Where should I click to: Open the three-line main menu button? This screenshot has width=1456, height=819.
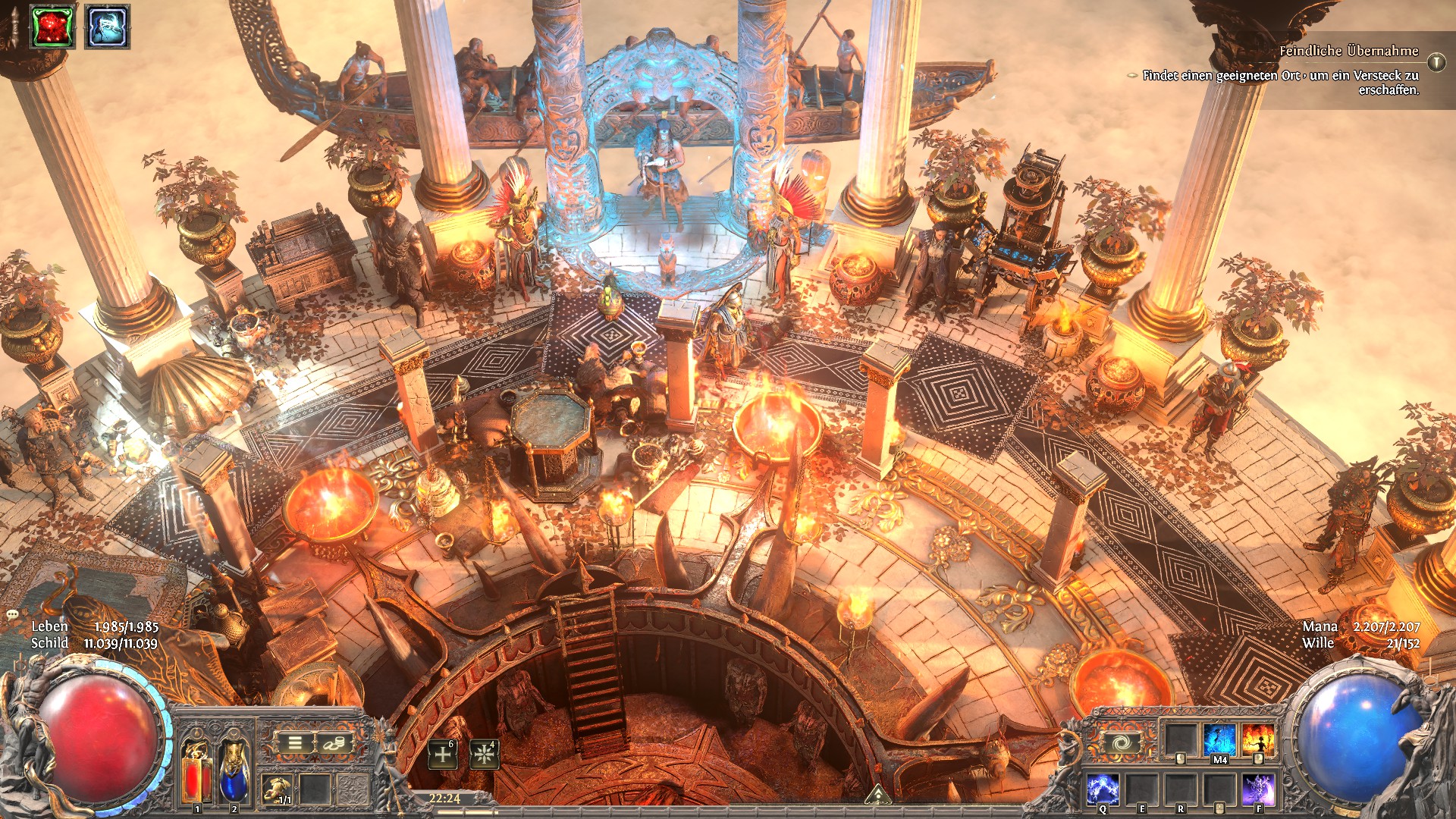(295, 743)
